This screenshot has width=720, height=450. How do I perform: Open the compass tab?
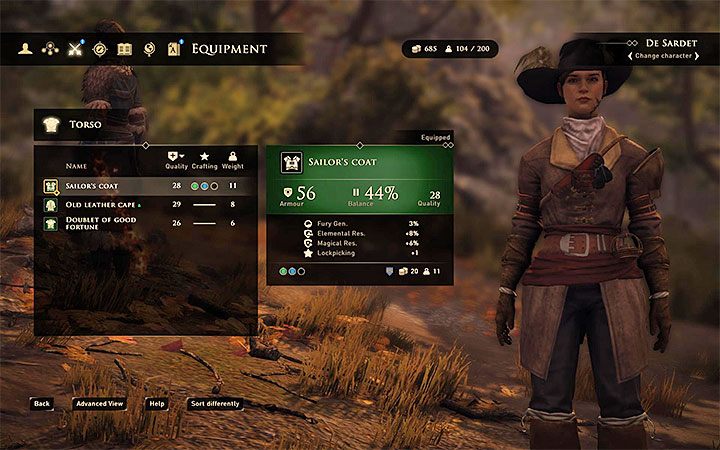[x=99, y=48]
